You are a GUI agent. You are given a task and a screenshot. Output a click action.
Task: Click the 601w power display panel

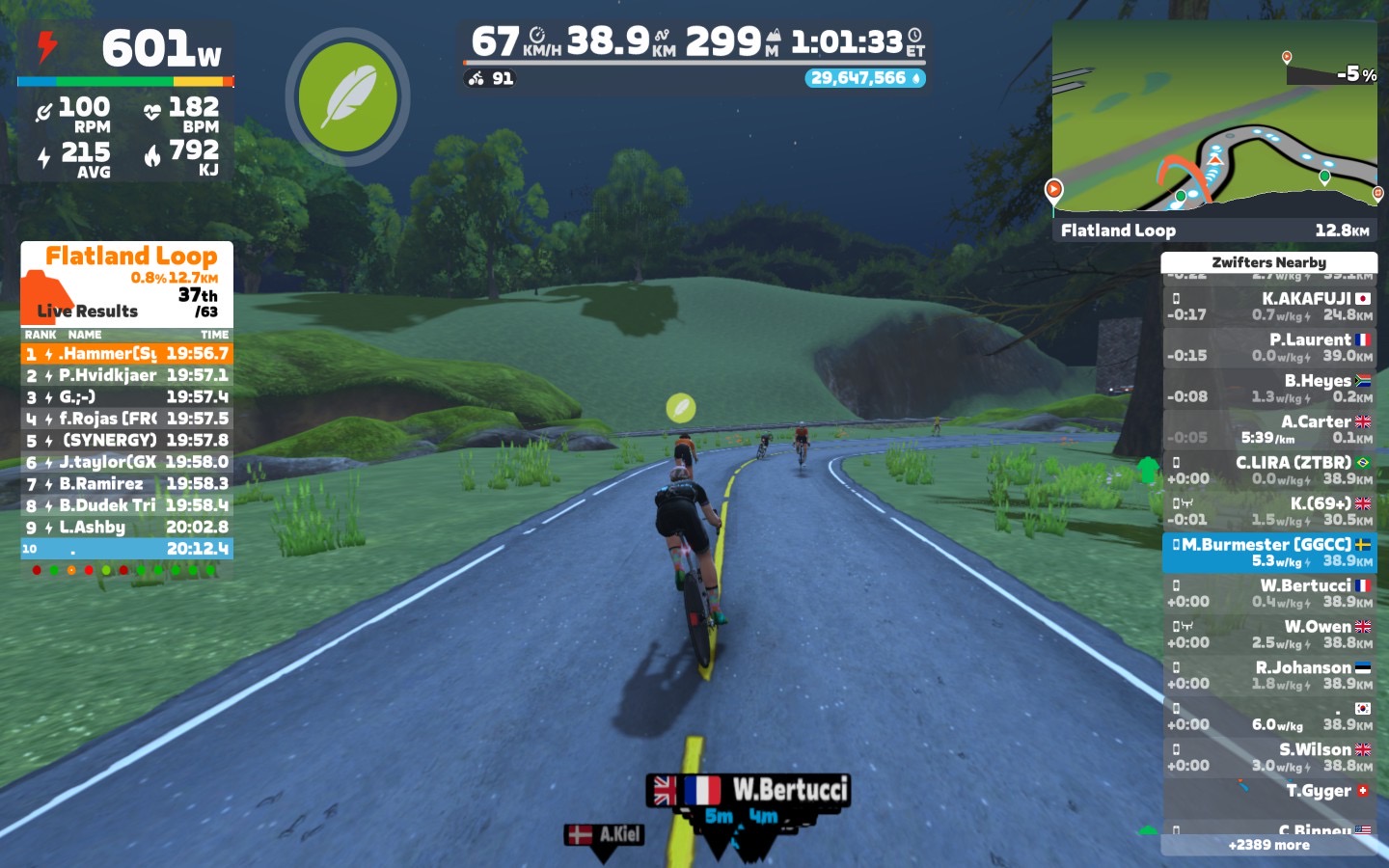(126, 50)
